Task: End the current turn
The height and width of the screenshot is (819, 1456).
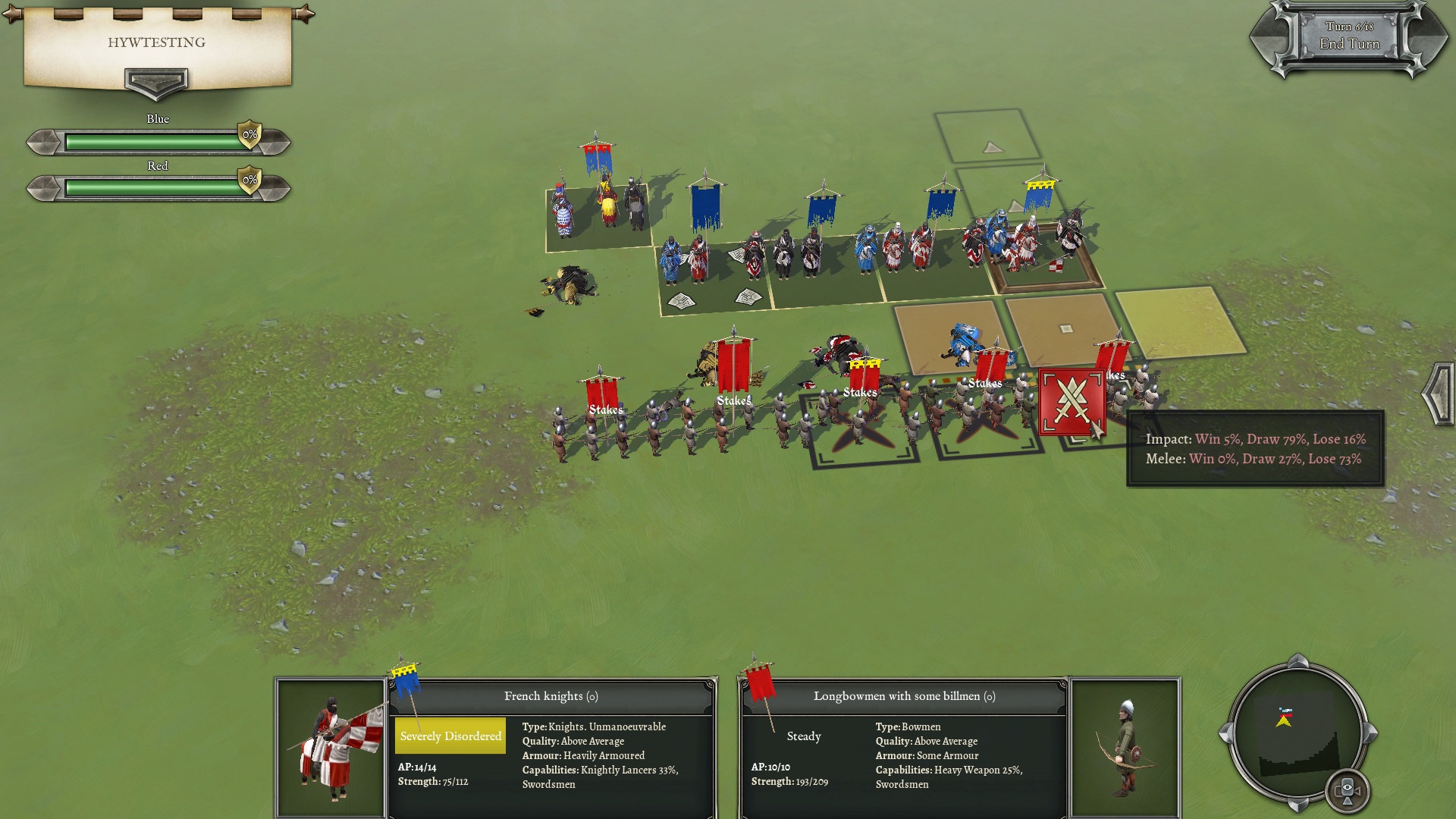Action: pos(1349,43)
